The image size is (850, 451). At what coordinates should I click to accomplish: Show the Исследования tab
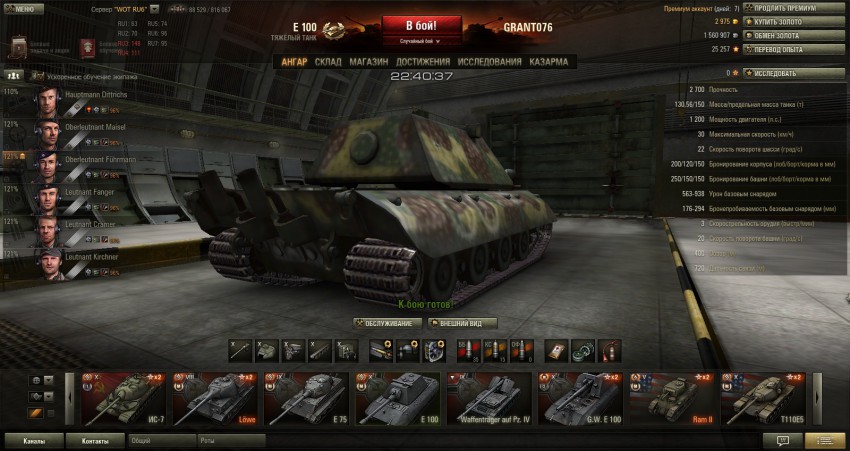click(489, 62)
